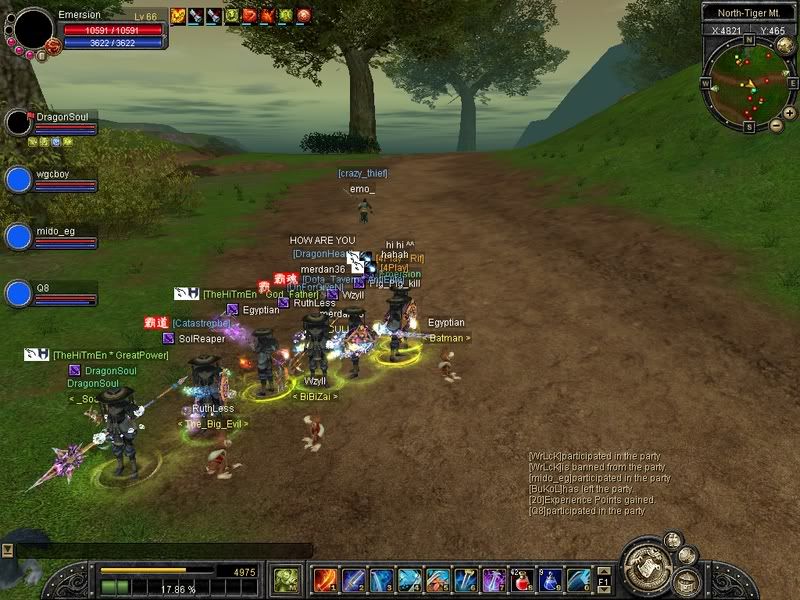Toggle the chat arrow button above the EXP bar
The image size is (800, 600).
(x=7, y=550)
